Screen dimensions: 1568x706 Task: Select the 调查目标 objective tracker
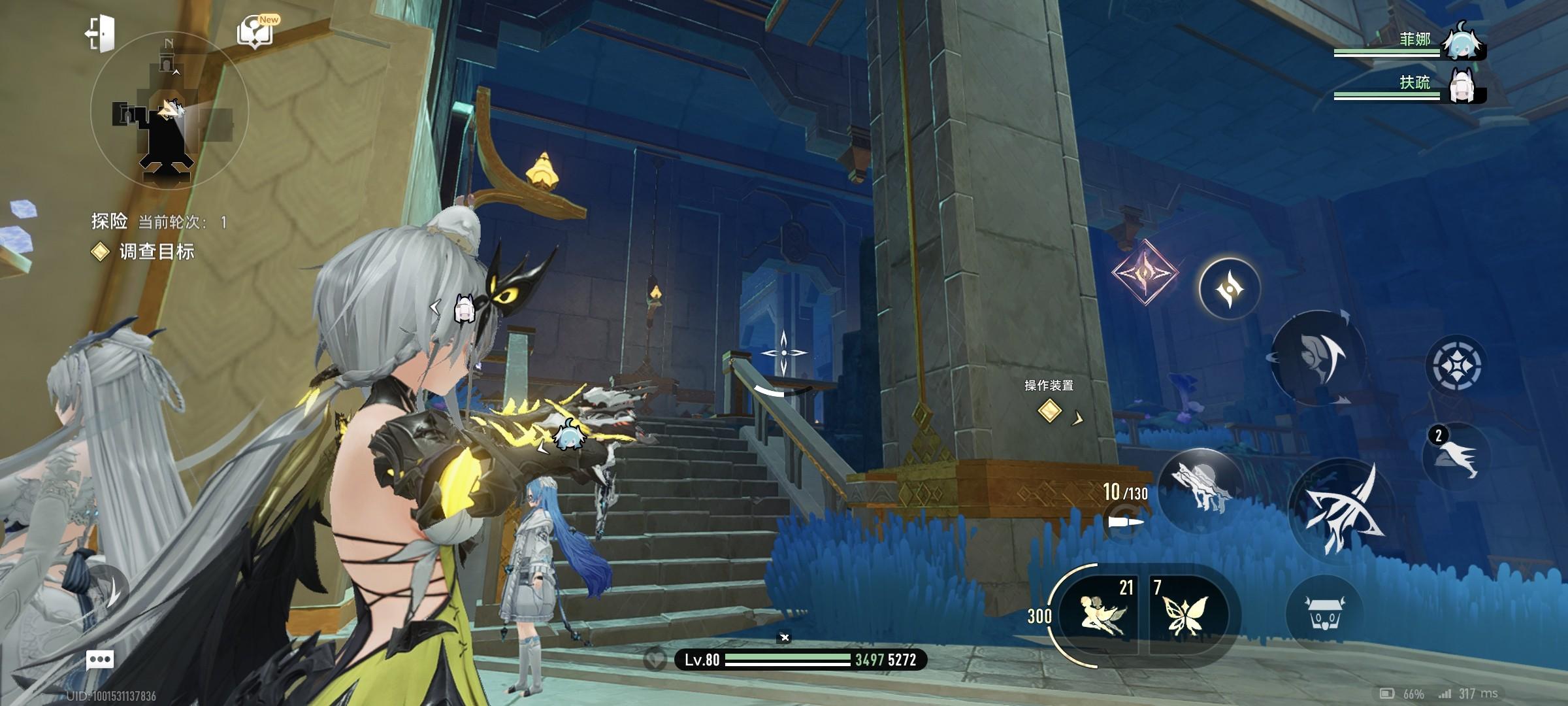(x=155, y=252)
